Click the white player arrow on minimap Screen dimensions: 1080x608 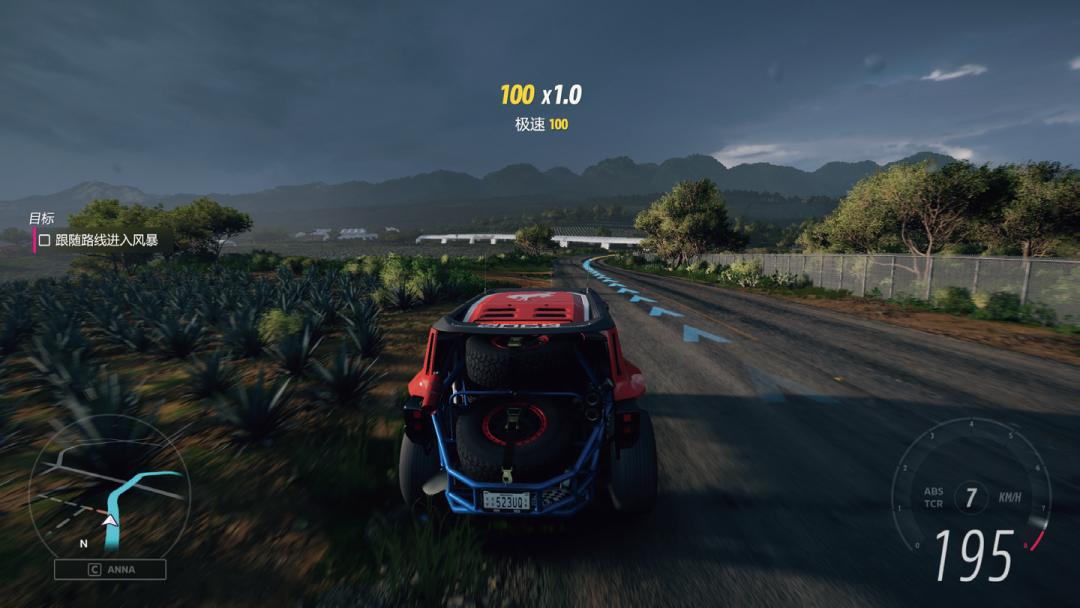(109, 520)
